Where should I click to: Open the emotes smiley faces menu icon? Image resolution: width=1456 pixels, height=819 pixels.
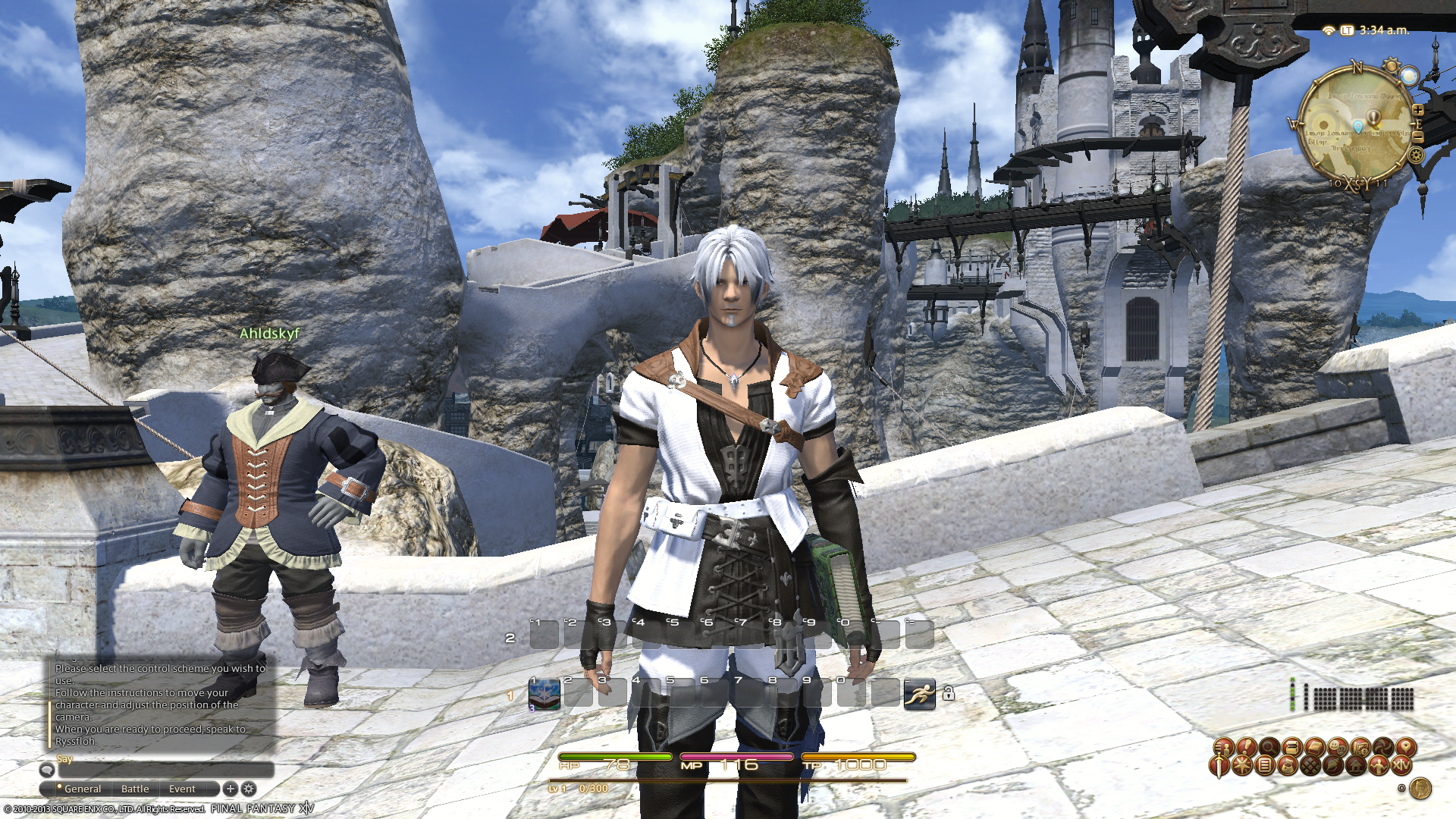[1337, 747]
